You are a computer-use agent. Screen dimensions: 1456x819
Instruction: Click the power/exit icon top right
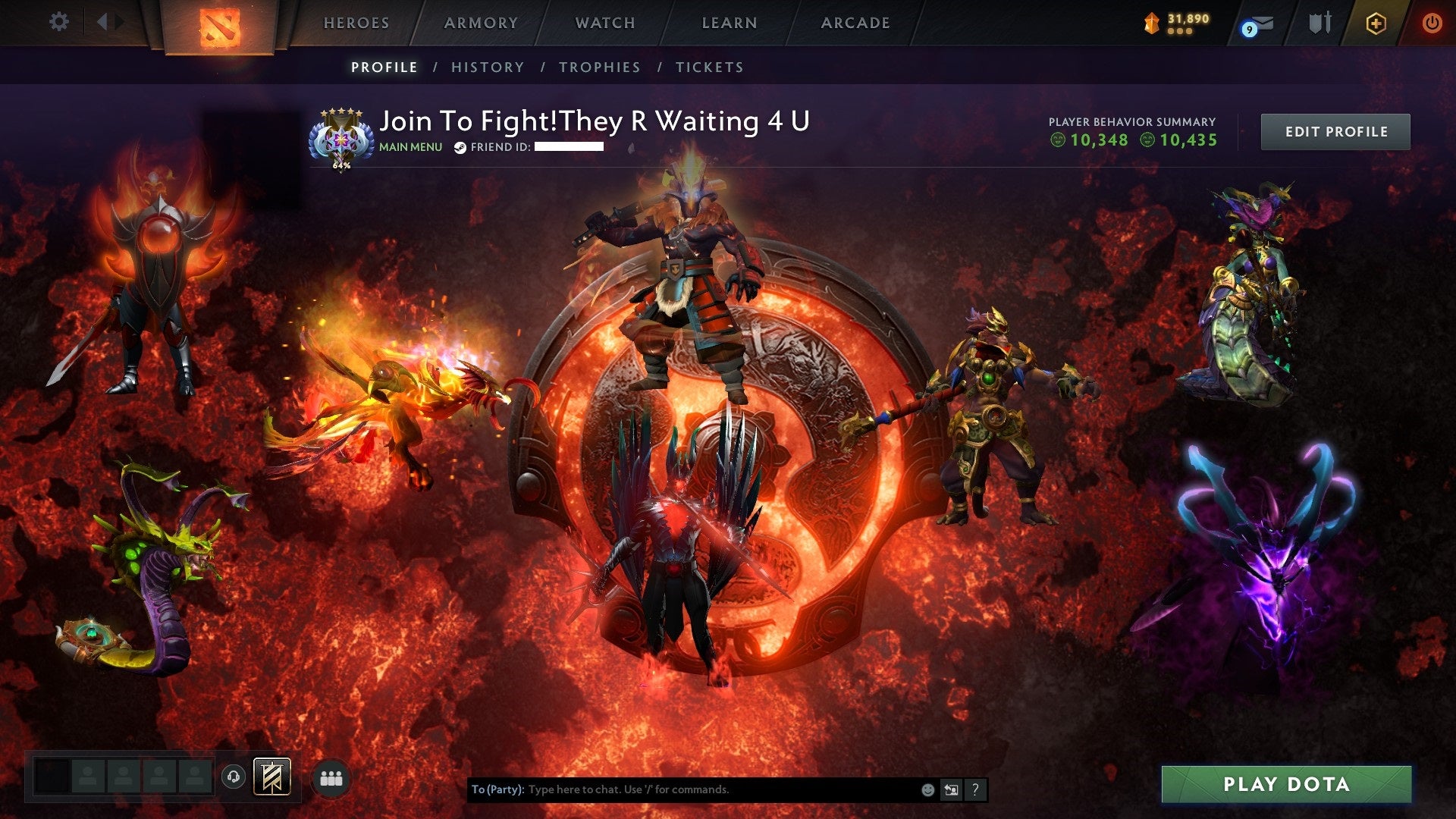point(1432,22)
